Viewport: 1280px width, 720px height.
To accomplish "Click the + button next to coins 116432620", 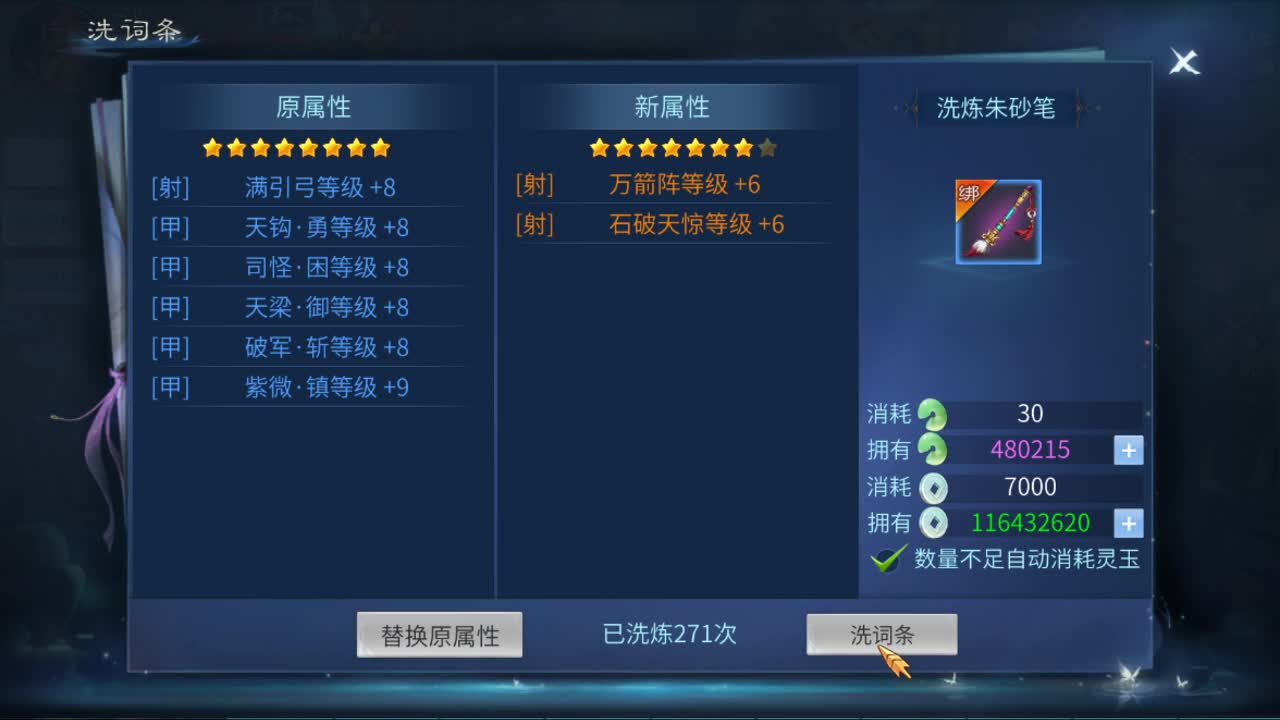I will (1128, 523).
